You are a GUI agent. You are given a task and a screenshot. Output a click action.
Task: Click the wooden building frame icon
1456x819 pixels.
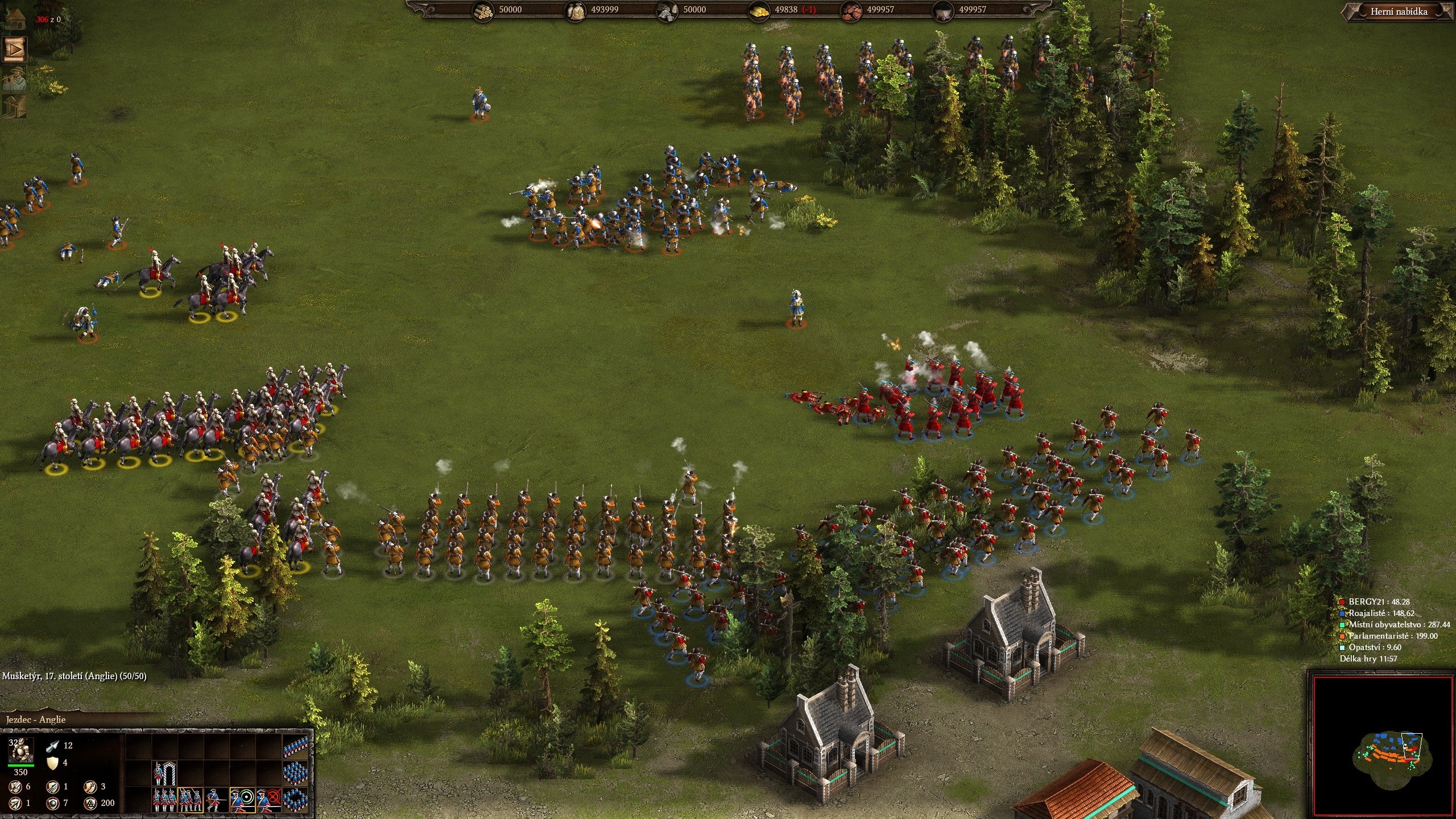pyautogui.click(x=15, y=107)
